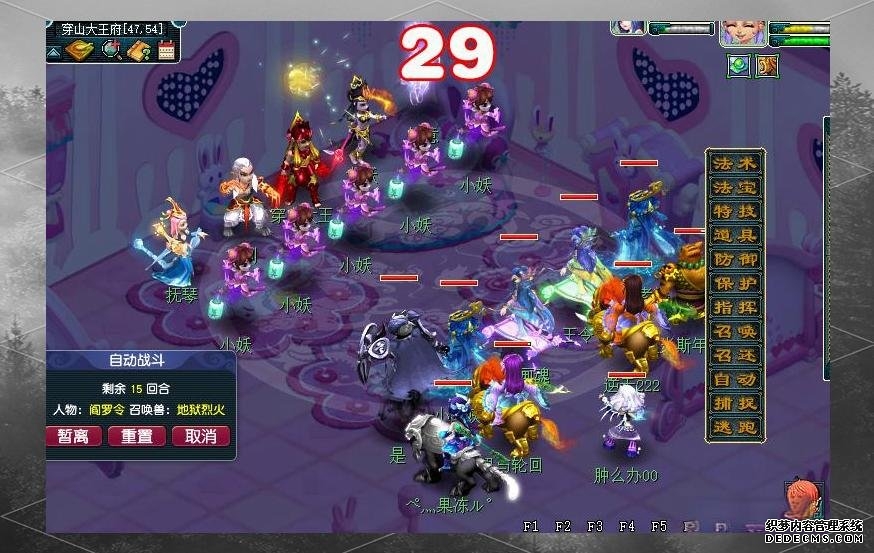Open the globe and magnifier map search icon
Screen dimensions: 874x553
tap(111, 48)
